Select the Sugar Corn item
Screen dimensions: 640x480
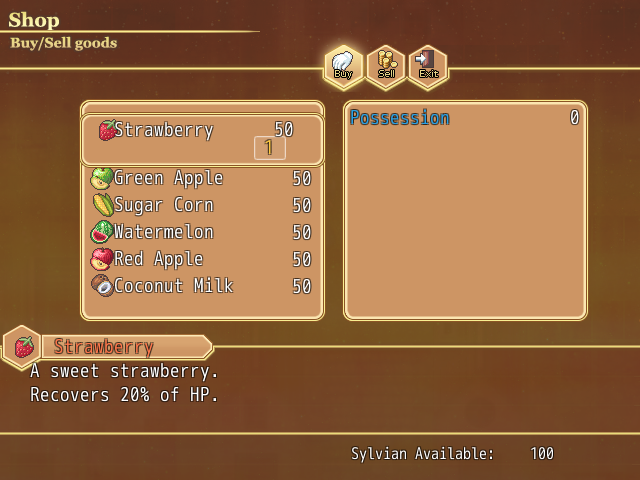tap(164, 205)
